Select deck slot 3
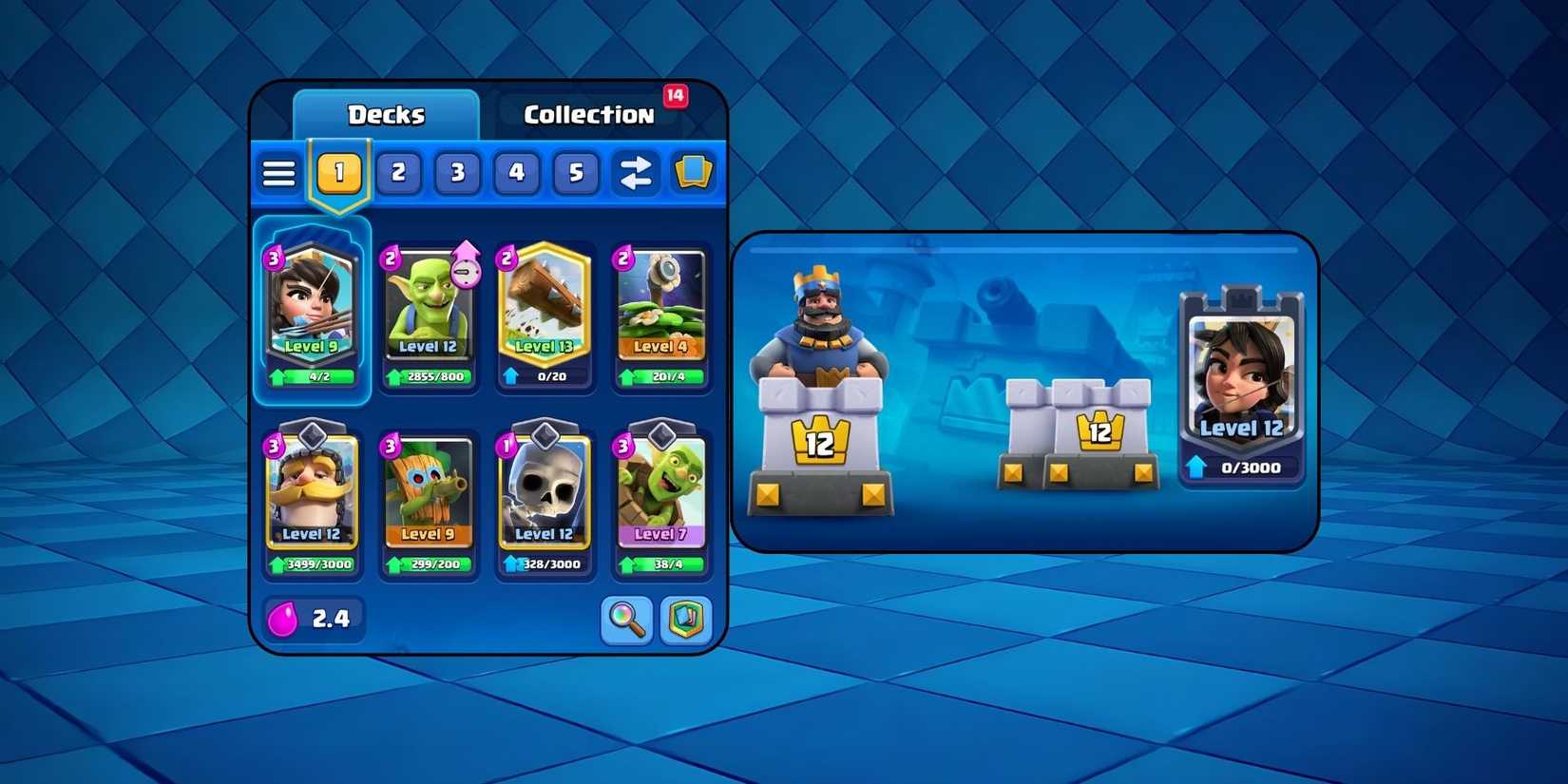Image resolution: width=1568 pixels, height=784 pixels. click(457, 173)
